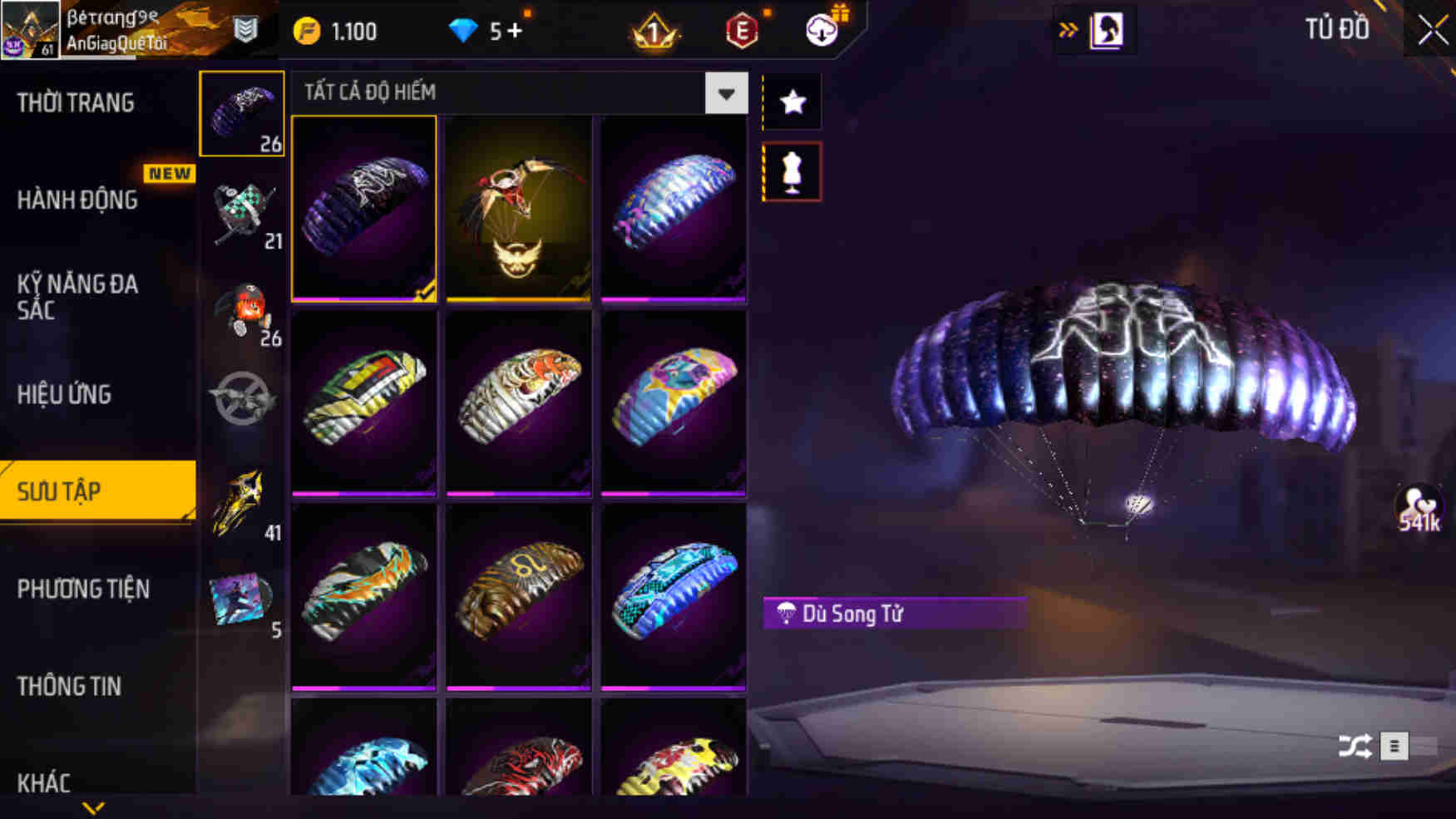Expand the TẤT CẢ ĐỘ HIẾM rarity dropdown

click(x=725, y=93)
